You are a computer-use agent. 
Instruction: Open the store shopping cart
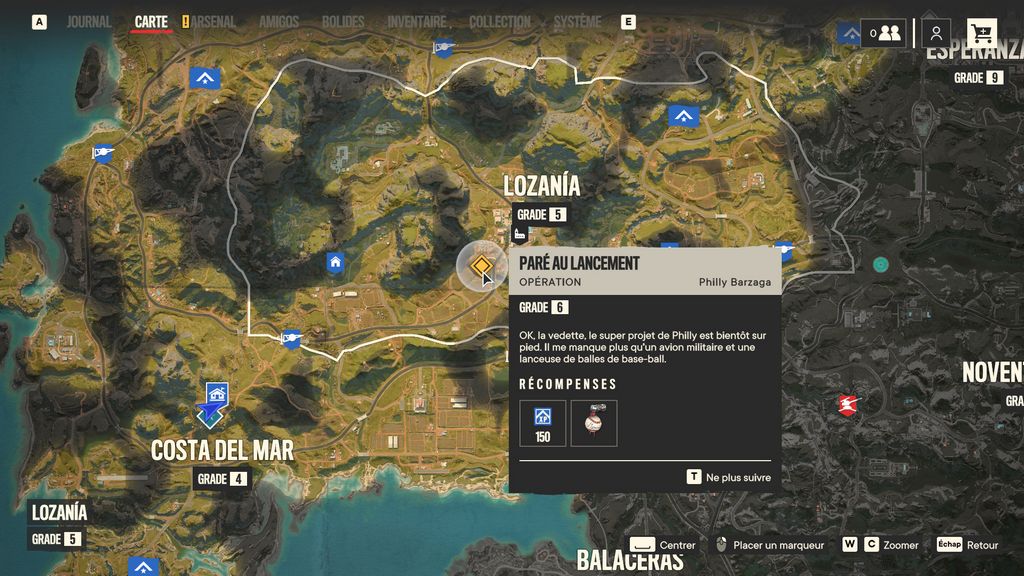981,33
